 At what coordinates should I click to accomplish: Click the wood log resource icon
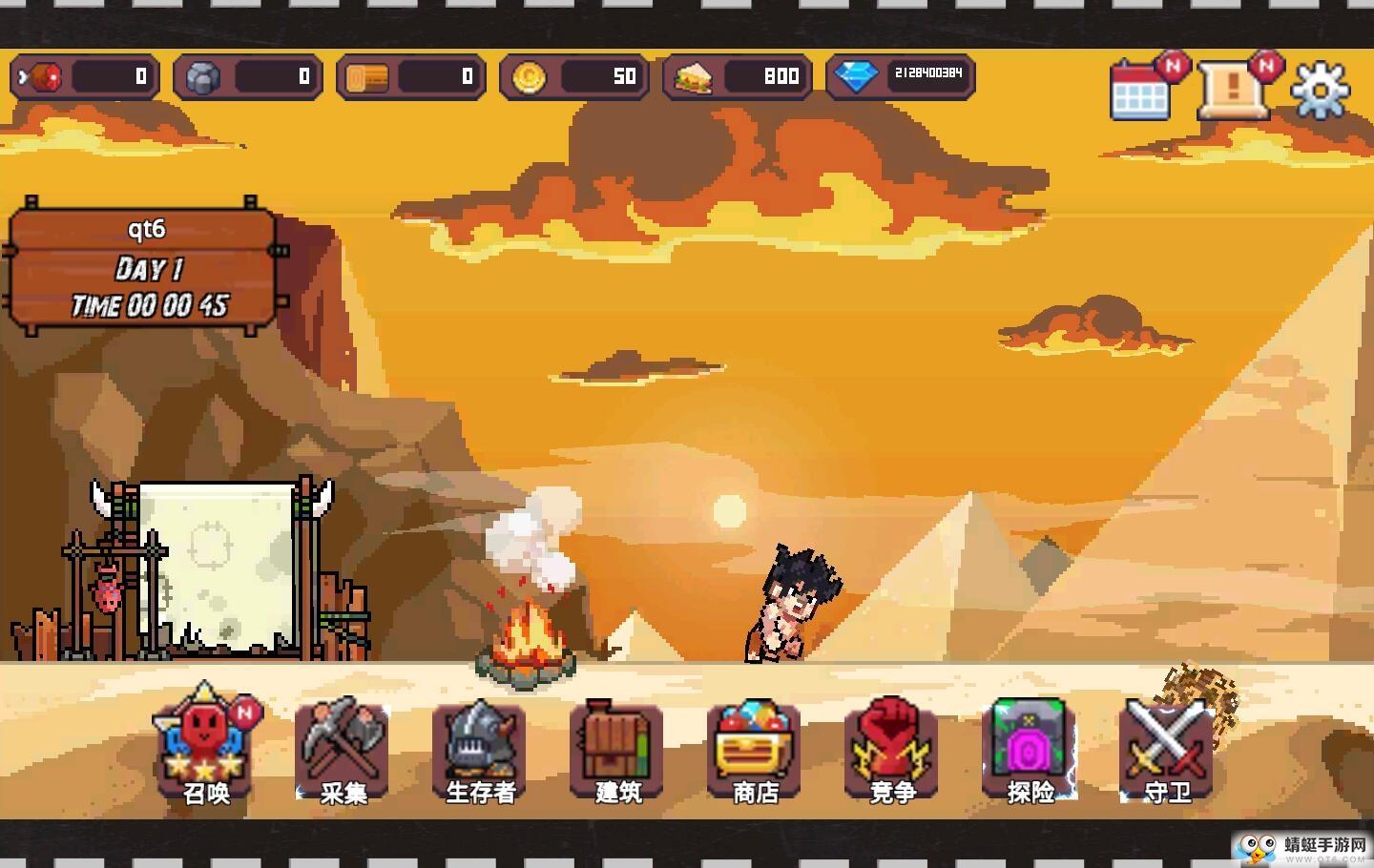pos(366,76)
